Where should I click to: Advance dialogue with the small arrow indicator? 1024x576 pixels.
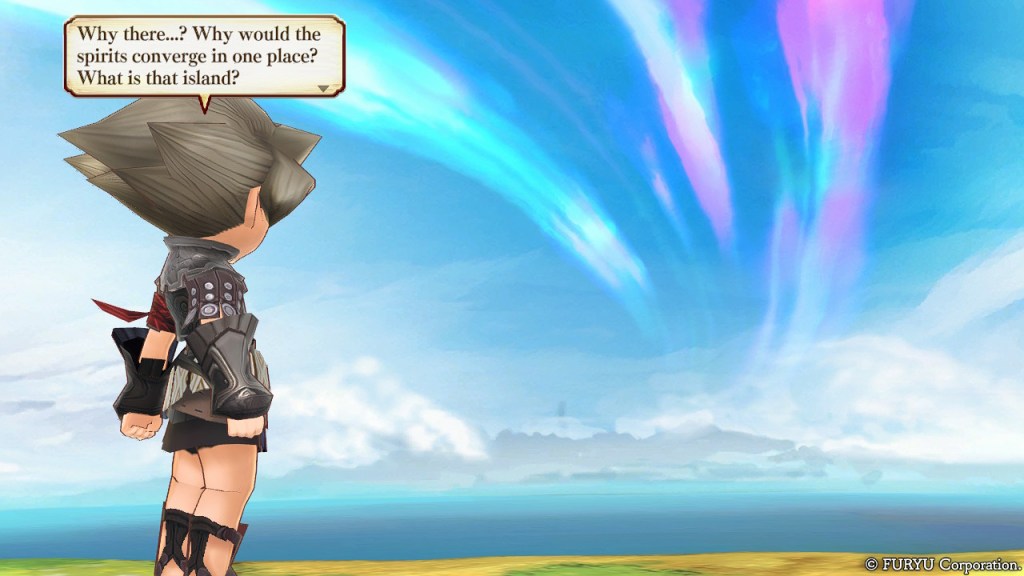click(x=323, y=88)
